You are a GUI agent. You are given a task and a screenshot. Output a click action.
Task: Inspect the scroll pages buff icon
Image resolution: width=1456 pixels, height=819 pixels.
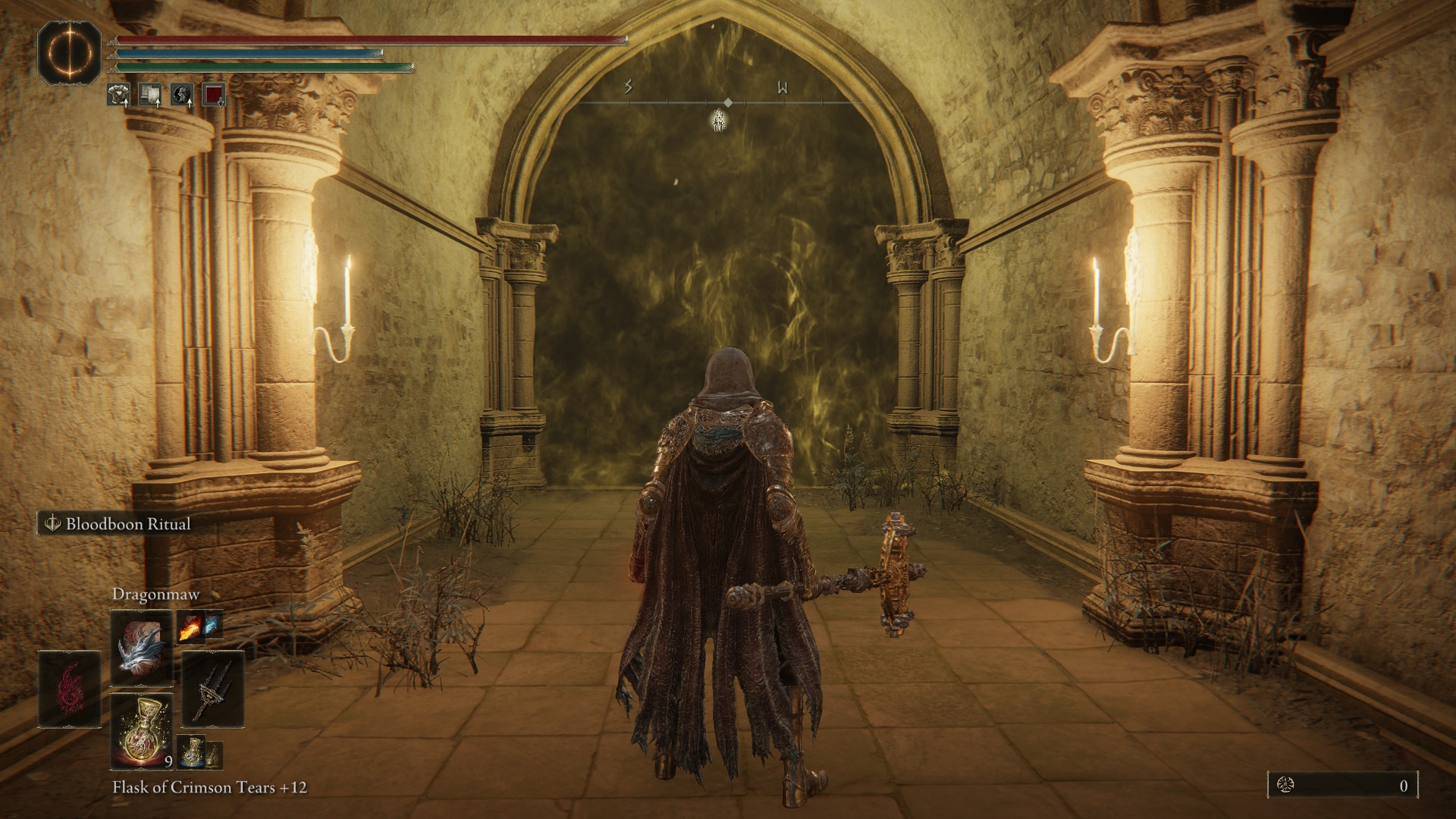click(x=149, y=94)
